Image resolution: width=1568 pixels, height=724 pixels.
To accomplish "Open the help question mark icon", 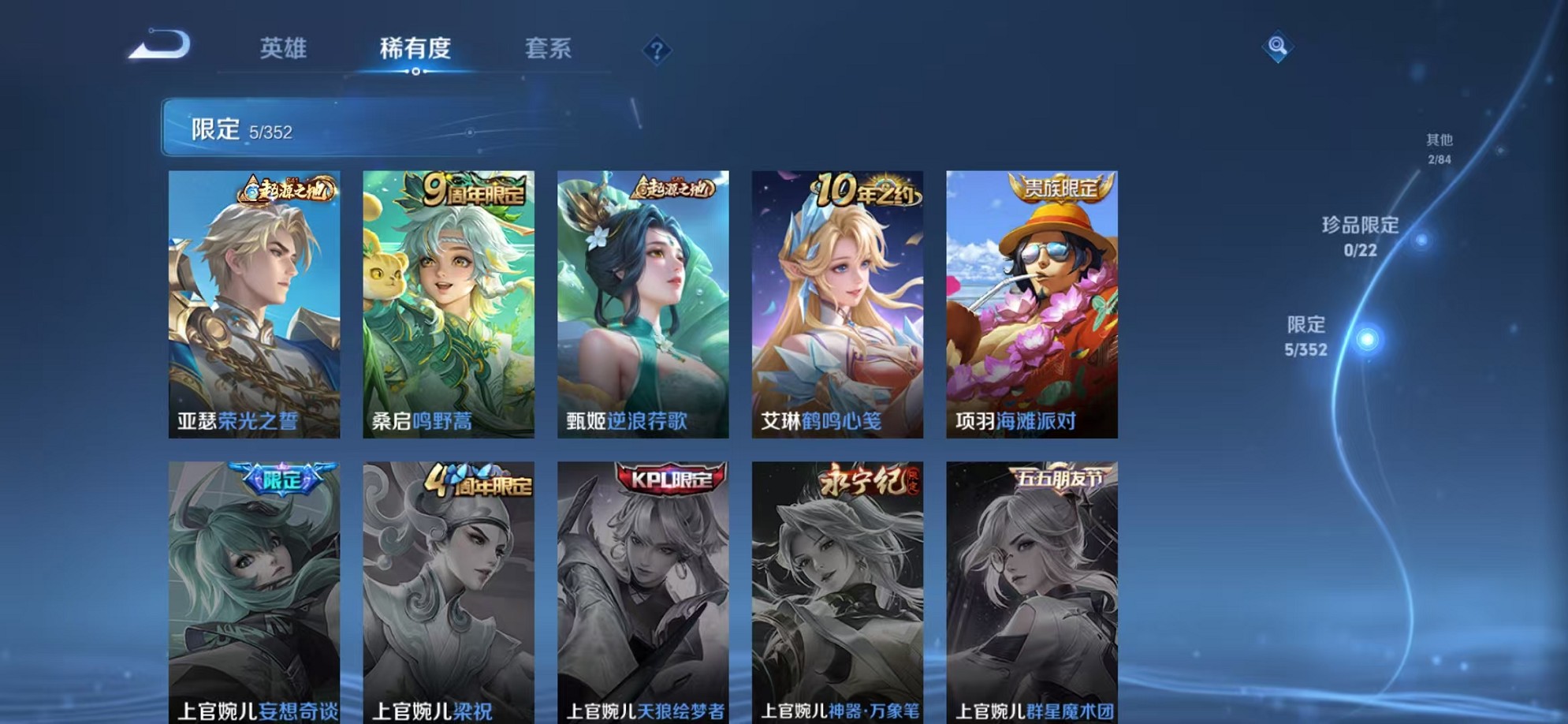I will 657,50.
